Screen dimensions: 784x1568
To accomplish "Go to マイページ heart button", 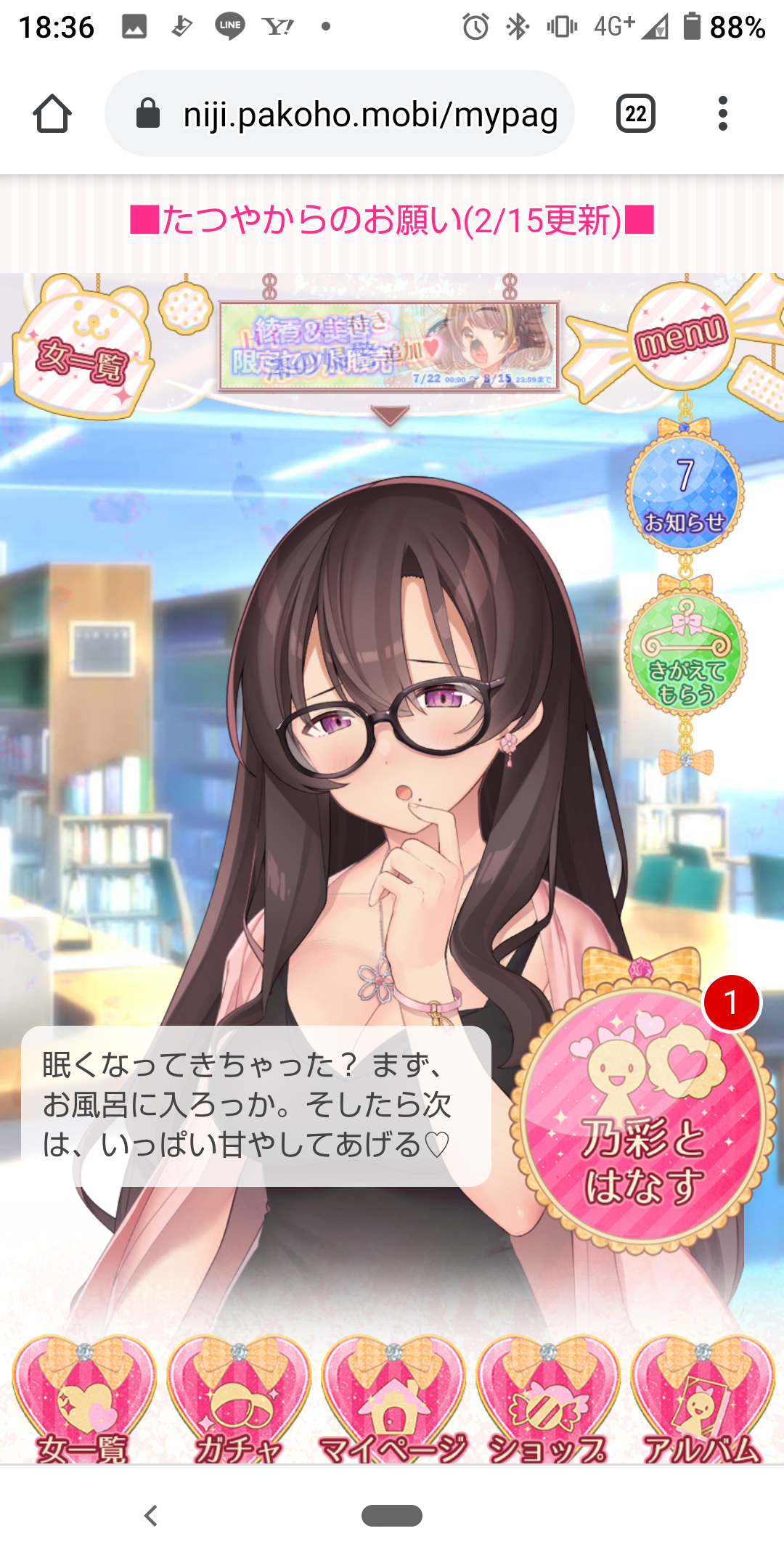I will [393, 1401].
